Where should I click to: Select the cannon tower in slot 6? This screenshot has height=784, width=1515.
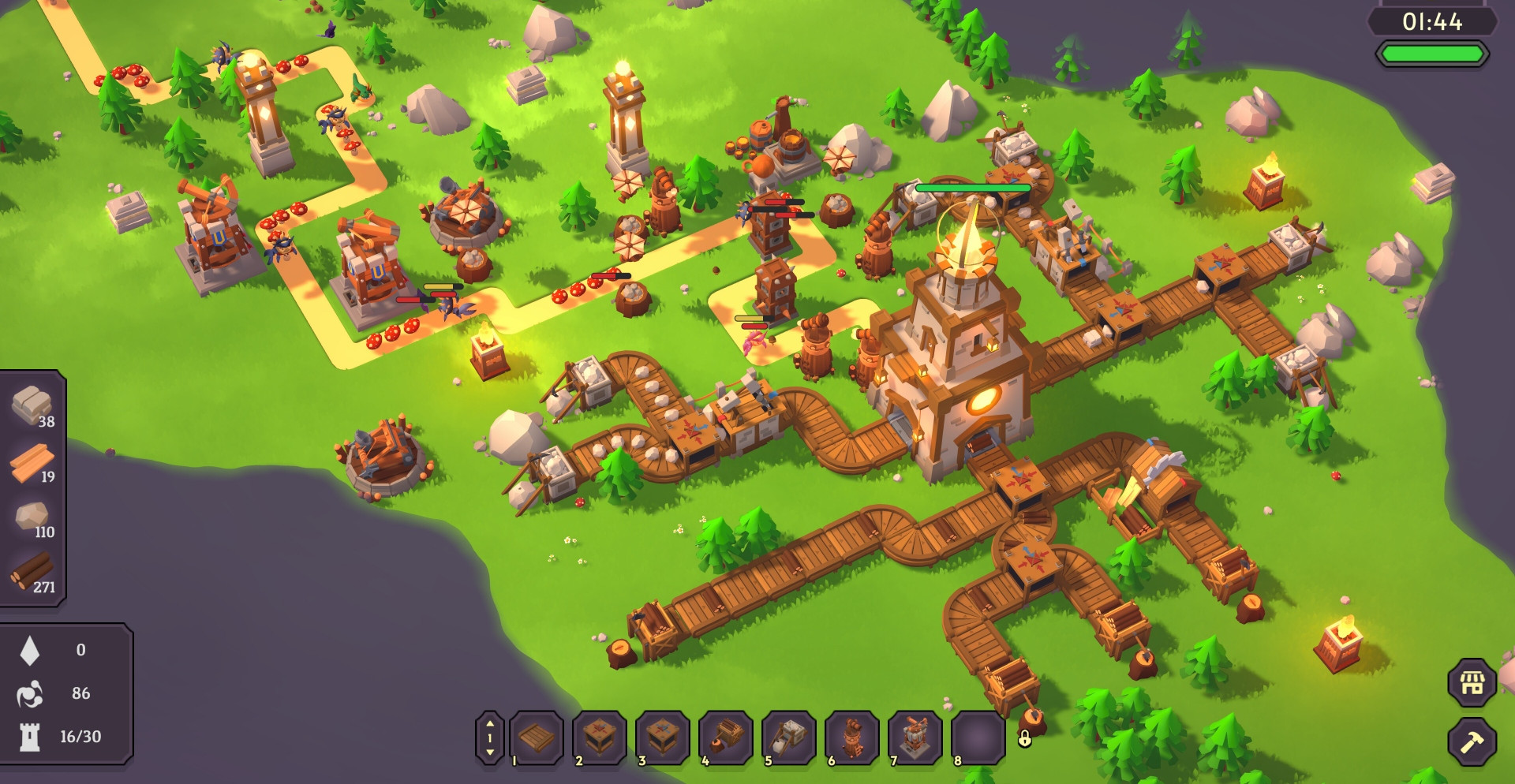(852, 738)
